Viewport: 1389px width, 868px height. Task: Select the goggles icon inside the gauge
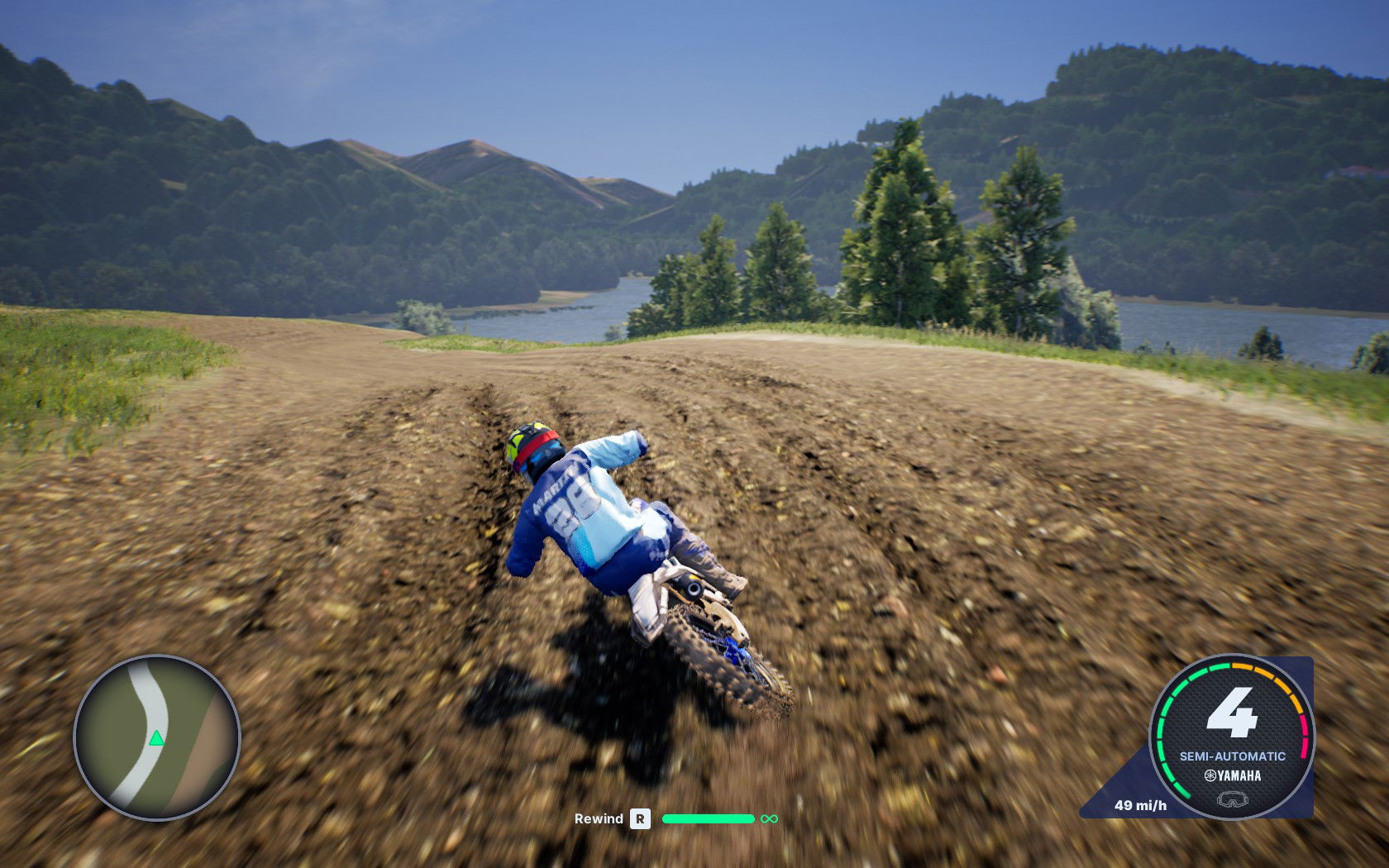[x=1234, y=799]
